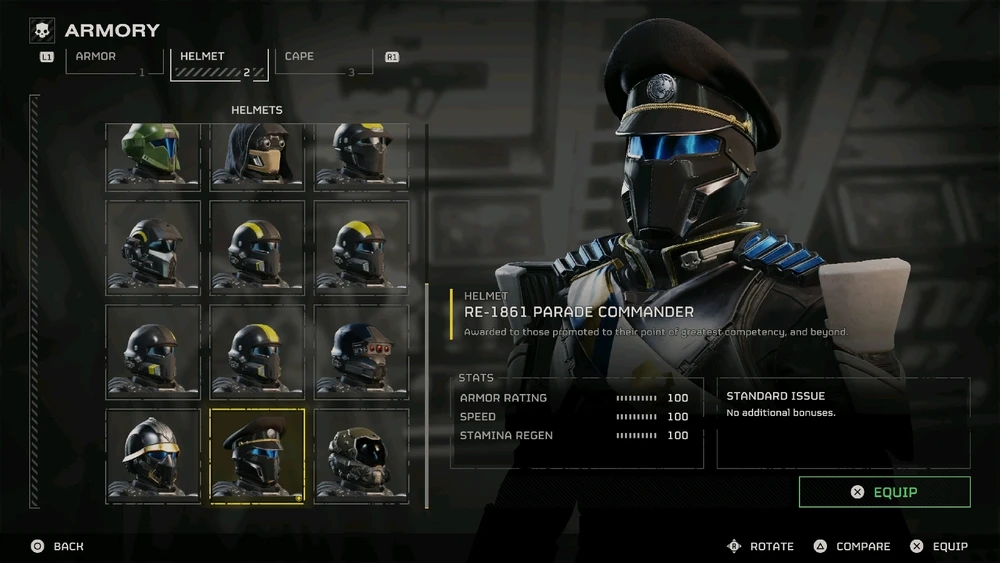Equip the Parade Commander helmet

884,492
